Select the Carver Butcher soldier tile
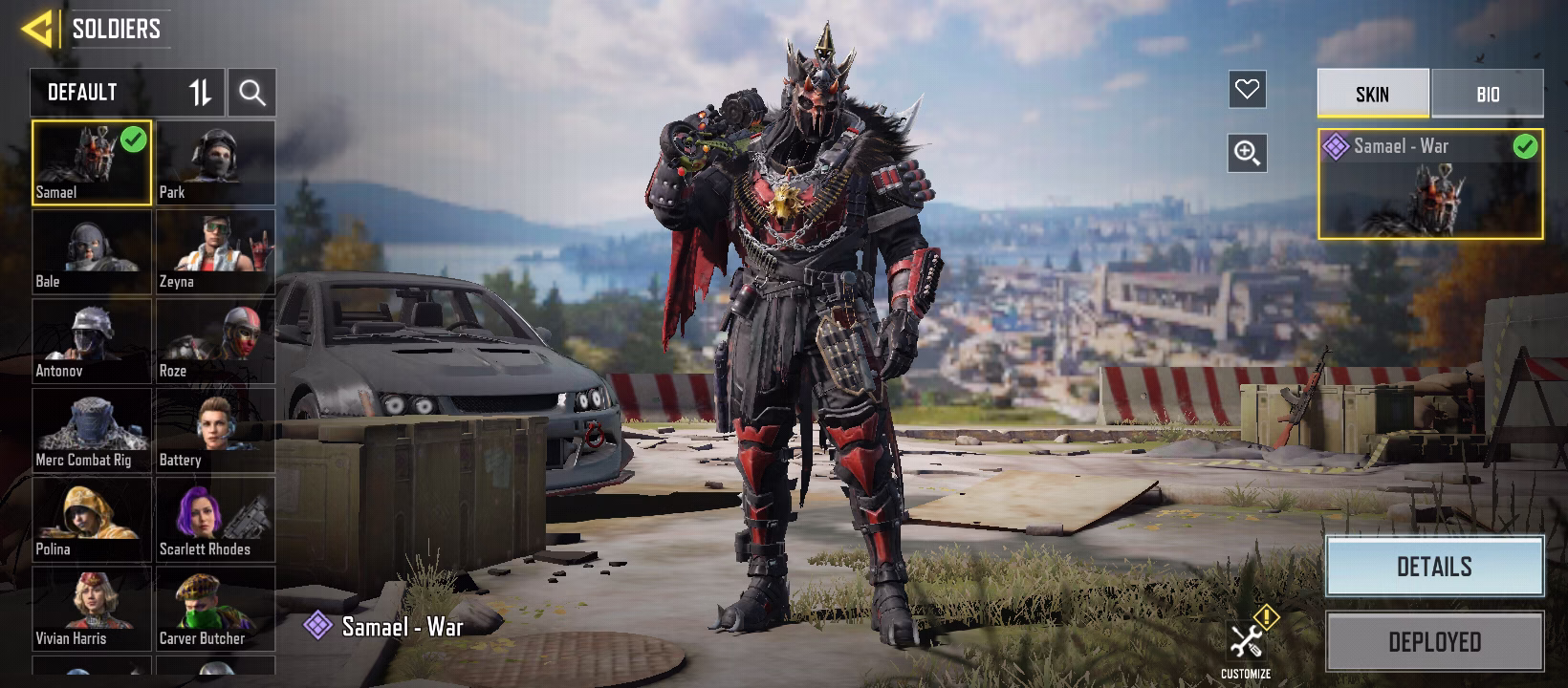Viewport: 1568px width, 688px height. coord(215,608)
